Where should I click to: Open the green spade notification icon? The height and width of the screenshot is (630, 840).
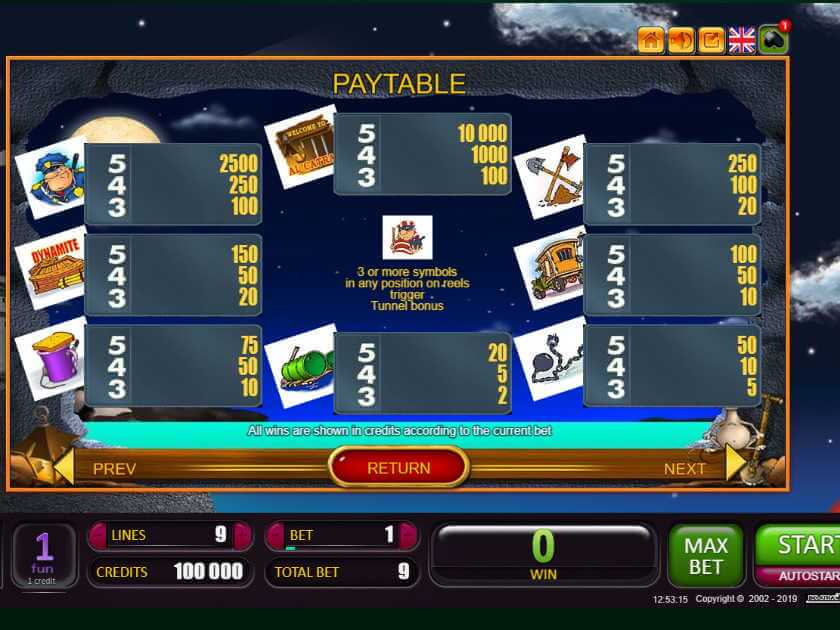coord(773,40)
